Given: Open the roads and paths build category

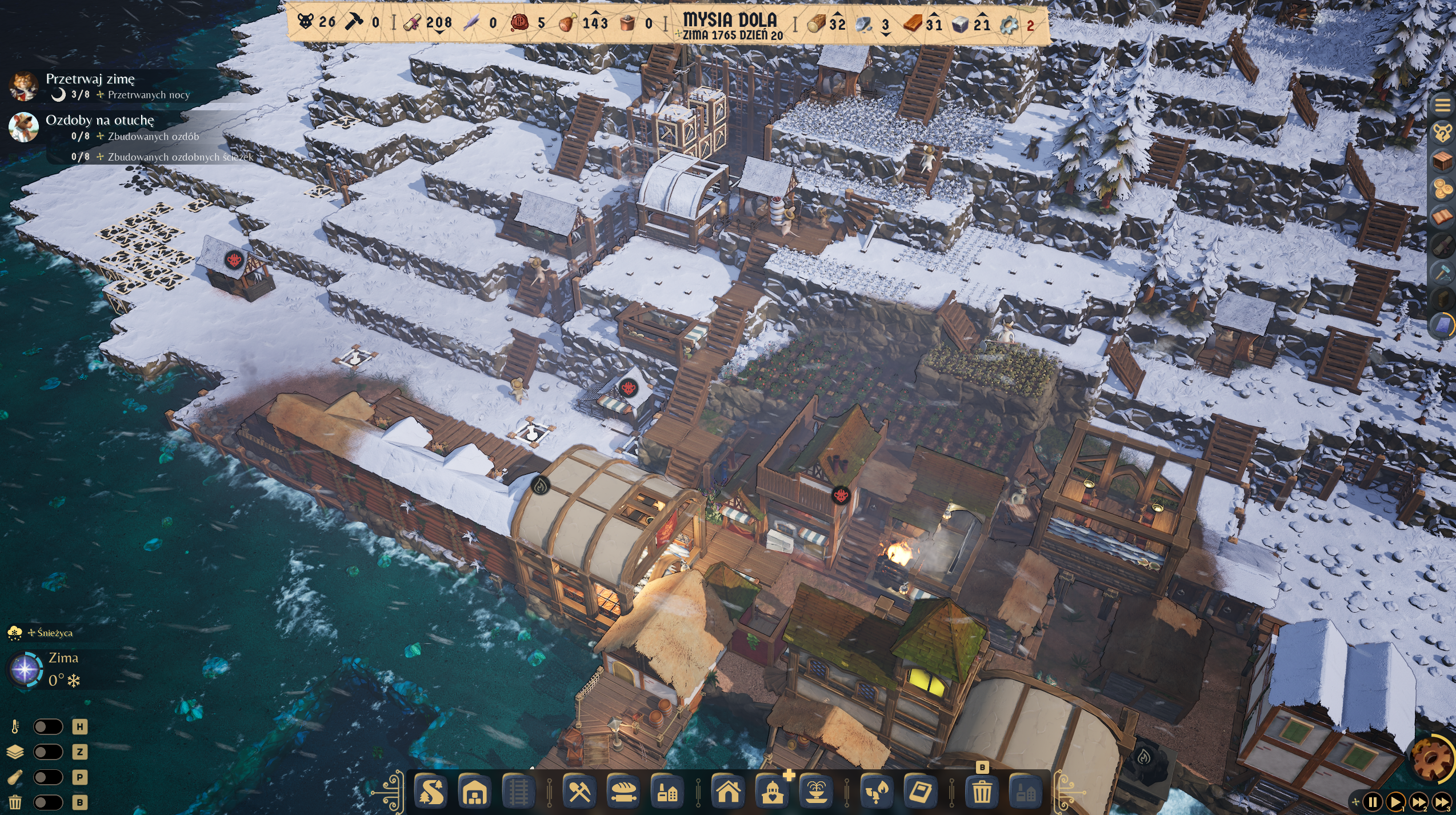Looking at the screenshot, I should point(430,792).
